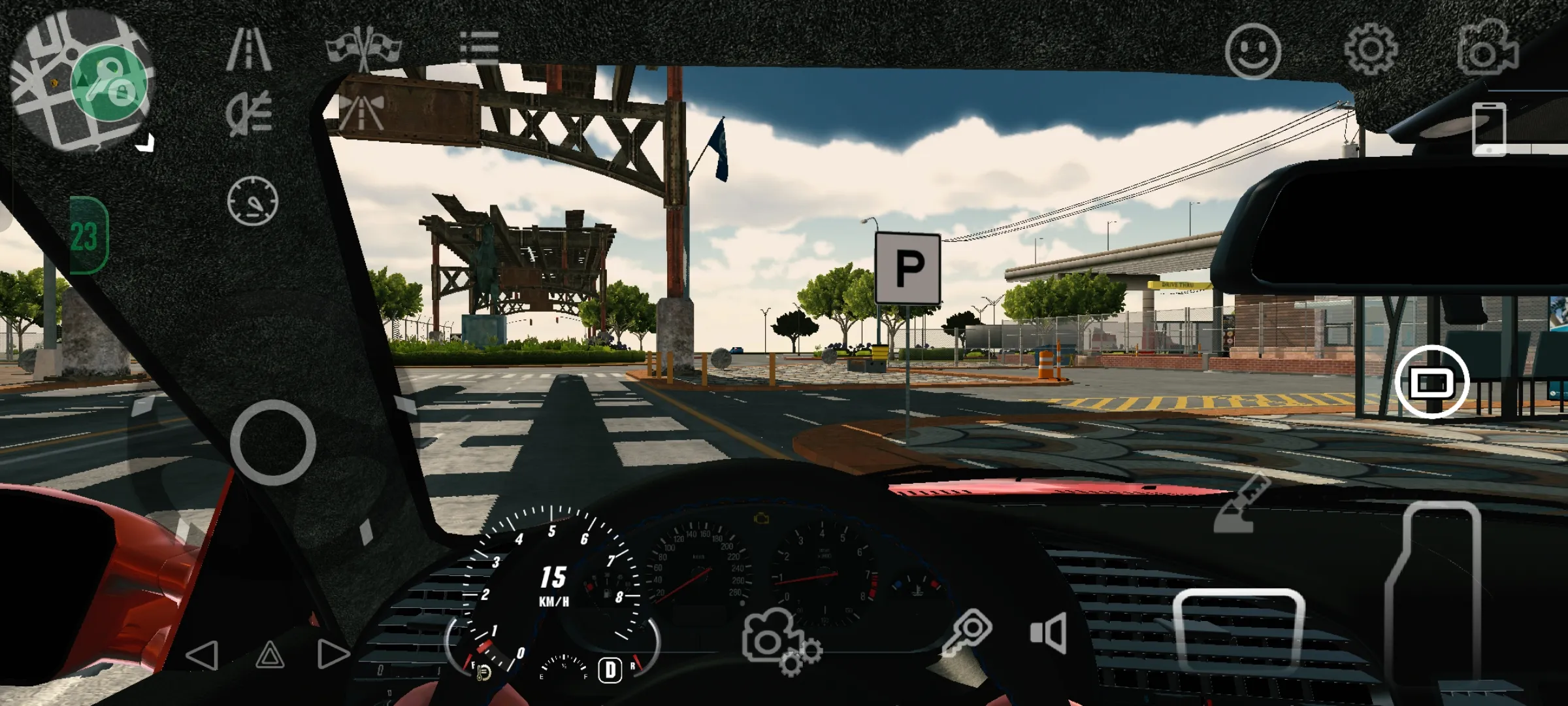The image size is (1568, 706).
Task: Open the smiley face emotes
Action: pyautogui.click(x=1252, y=52)
